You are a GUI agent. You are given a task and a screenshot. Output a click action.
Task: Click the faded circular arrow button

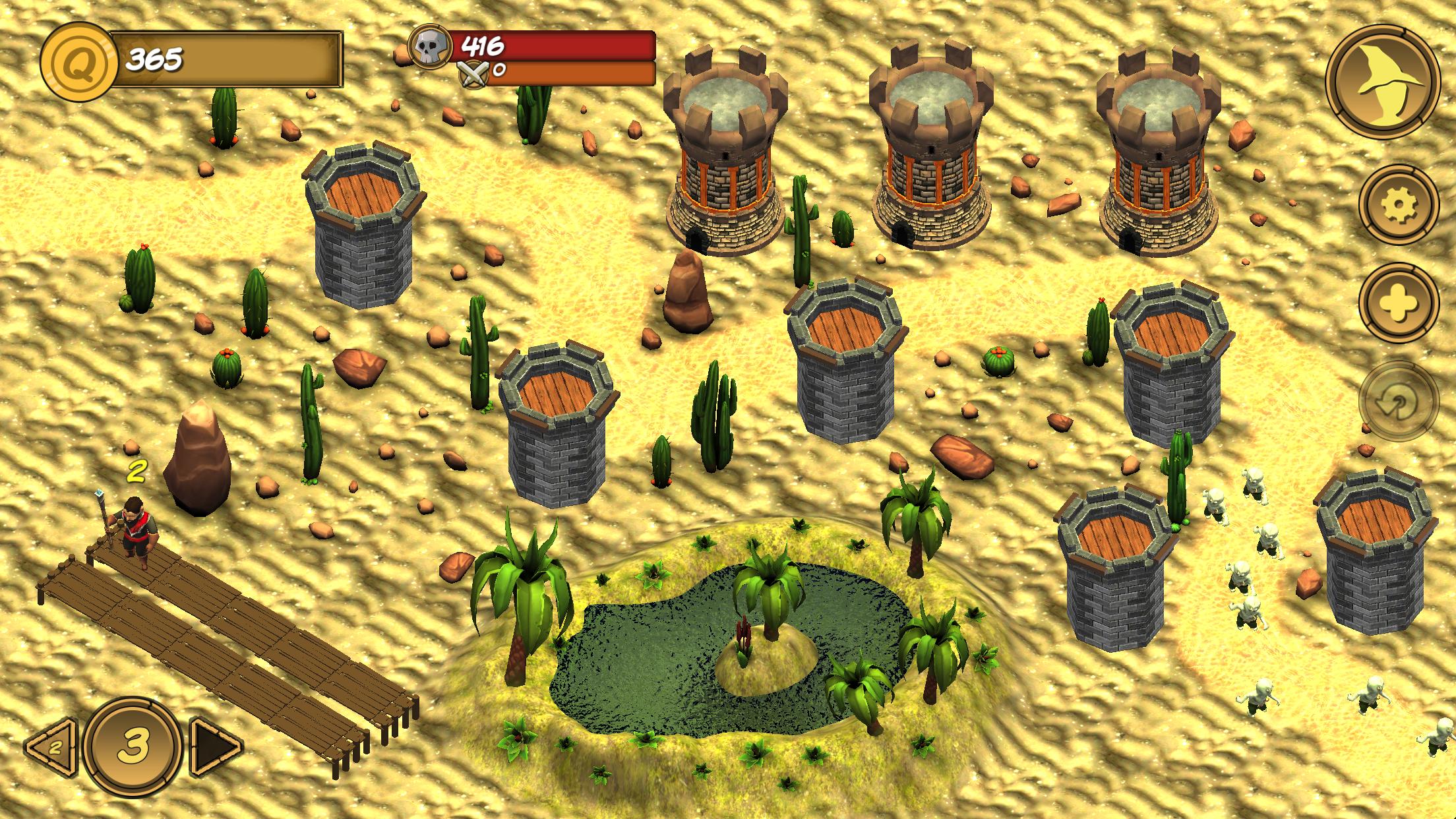tap(1398, 401)
